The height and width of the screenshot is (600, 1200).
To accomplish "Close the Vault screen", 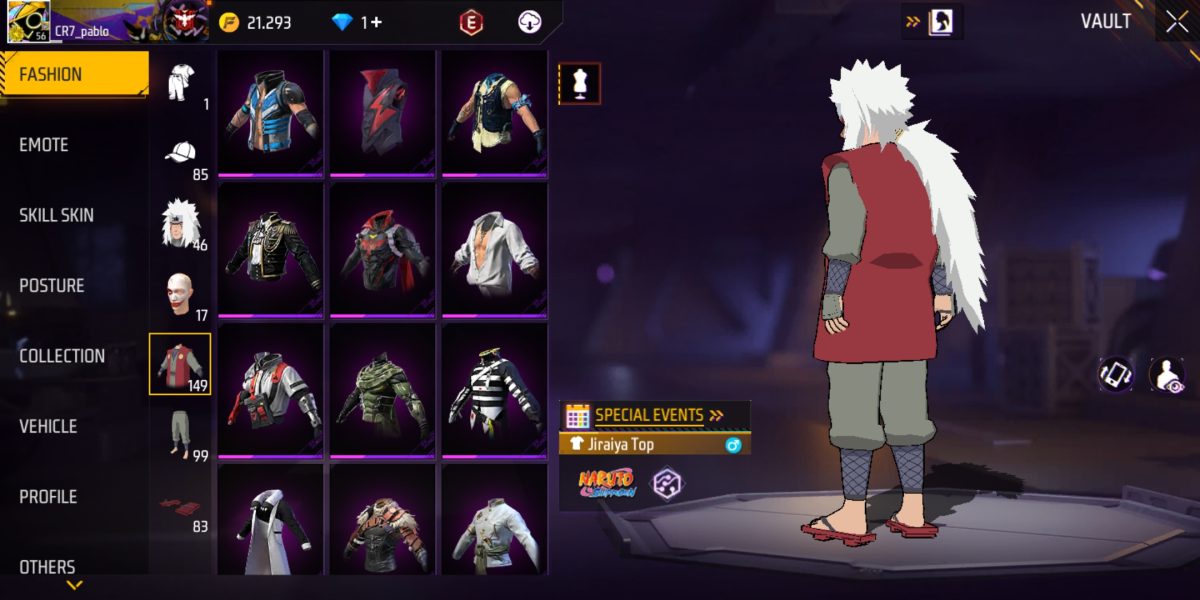I will pos(1175,22).
